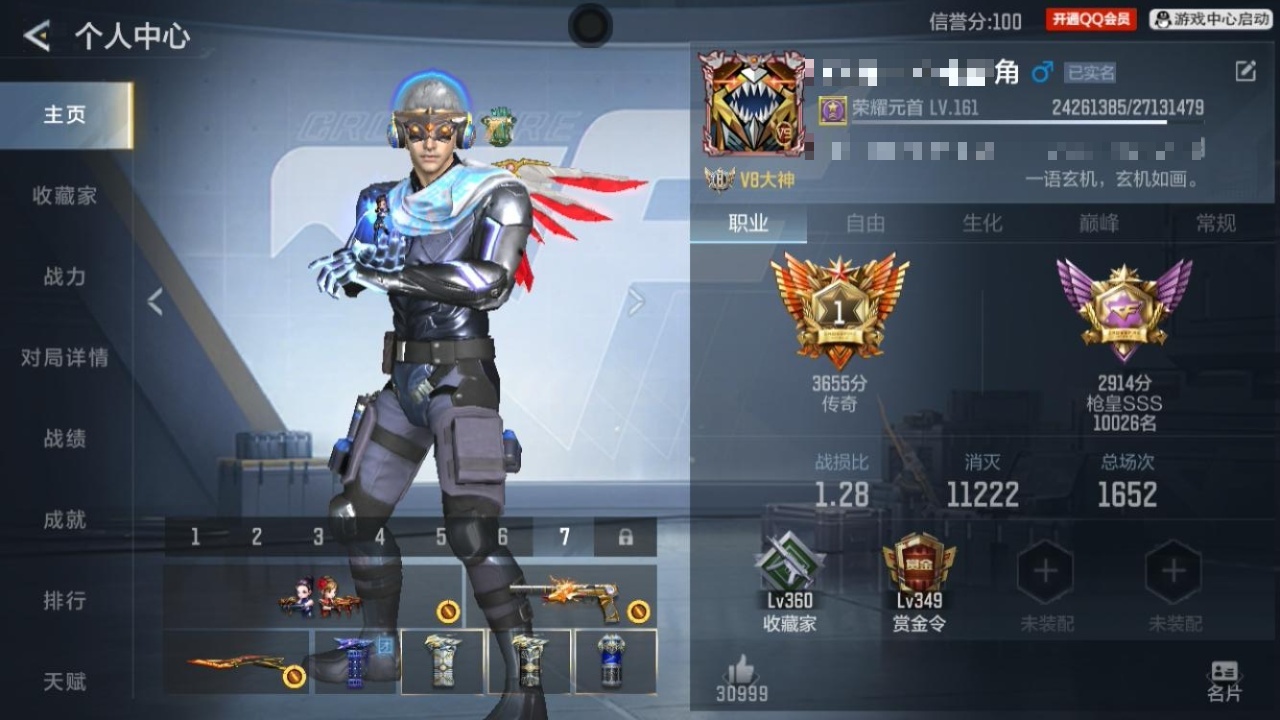Viewport: 1280px width, 720px height.
Task: Switch to the 生化 stats tab
Action: pos(982,224)
